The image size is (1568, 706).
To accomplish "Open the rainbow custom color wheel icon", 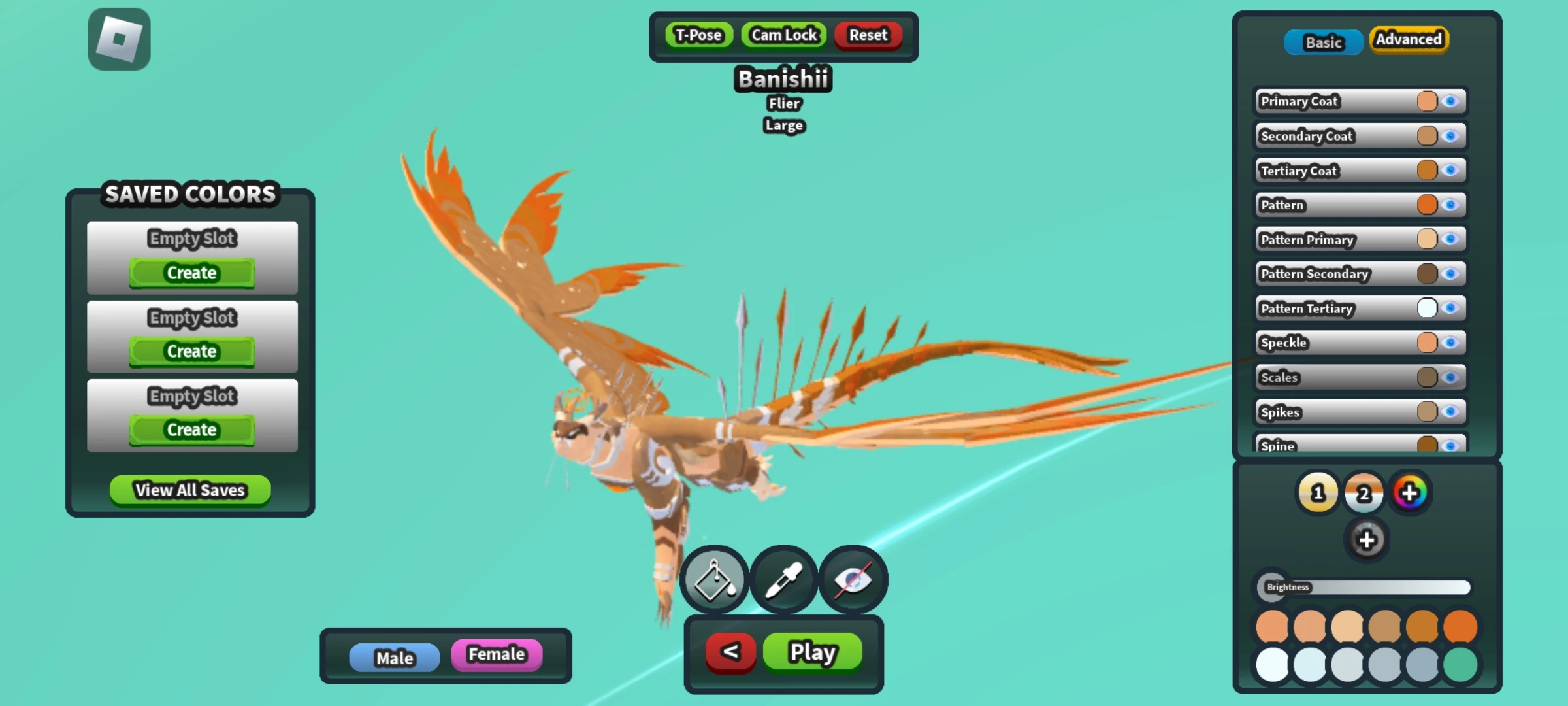I will click(1410, 493).
